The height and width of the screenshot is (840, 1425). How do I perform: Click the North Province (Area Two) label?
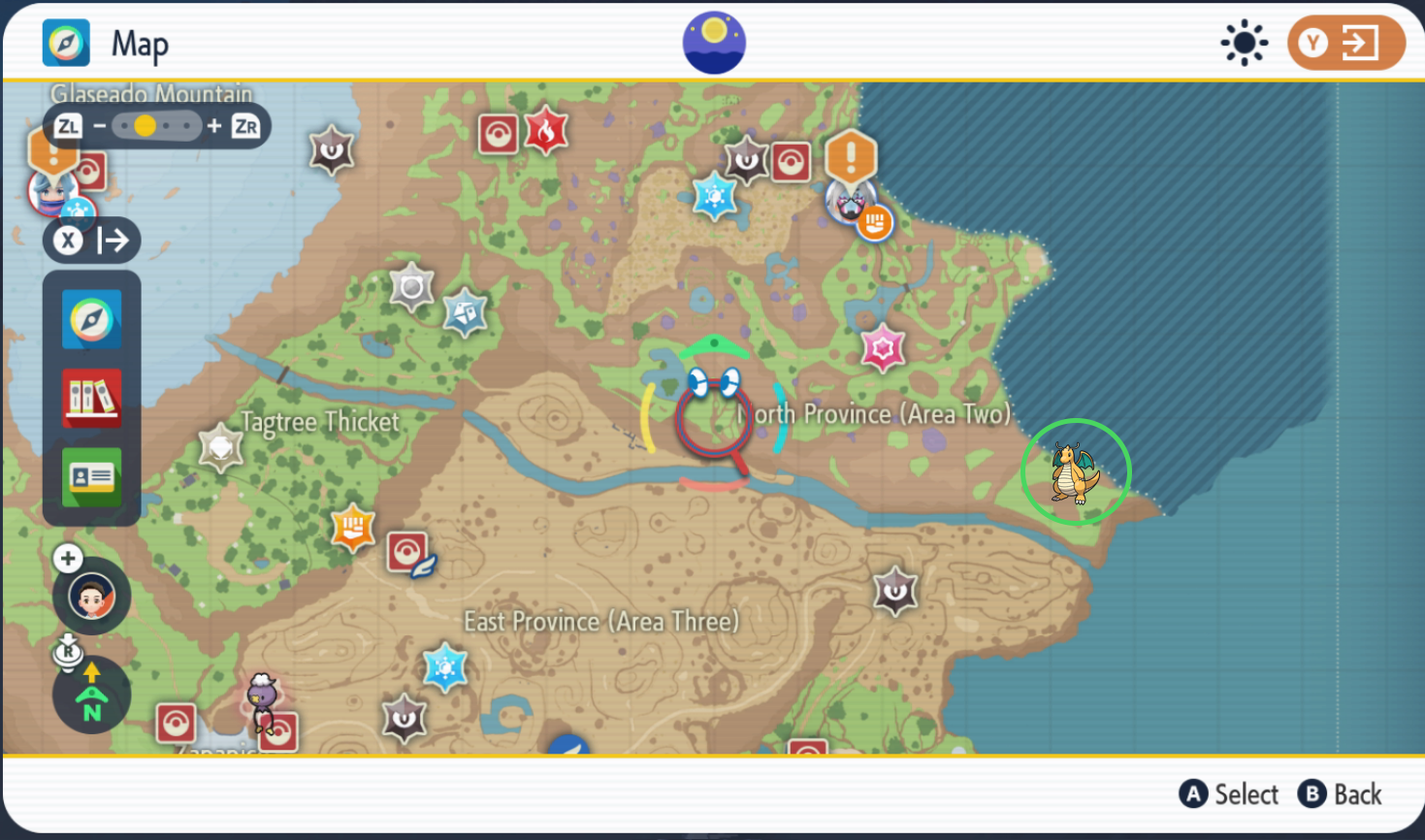tap(875, 413)
